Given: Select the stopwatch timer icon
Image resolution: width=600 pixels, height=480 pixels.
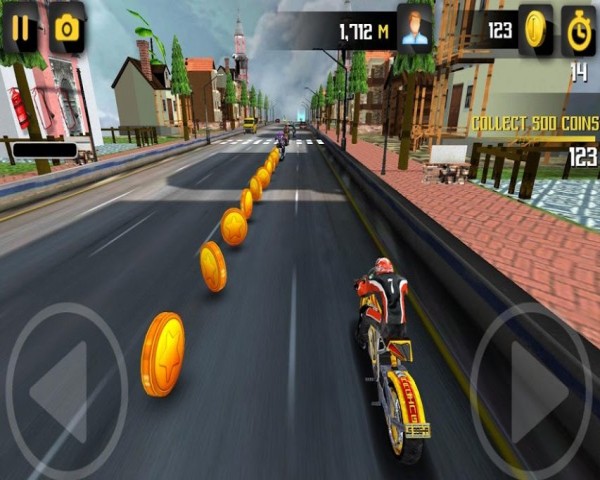Looking at the screenshot, I should click(578, 29).
